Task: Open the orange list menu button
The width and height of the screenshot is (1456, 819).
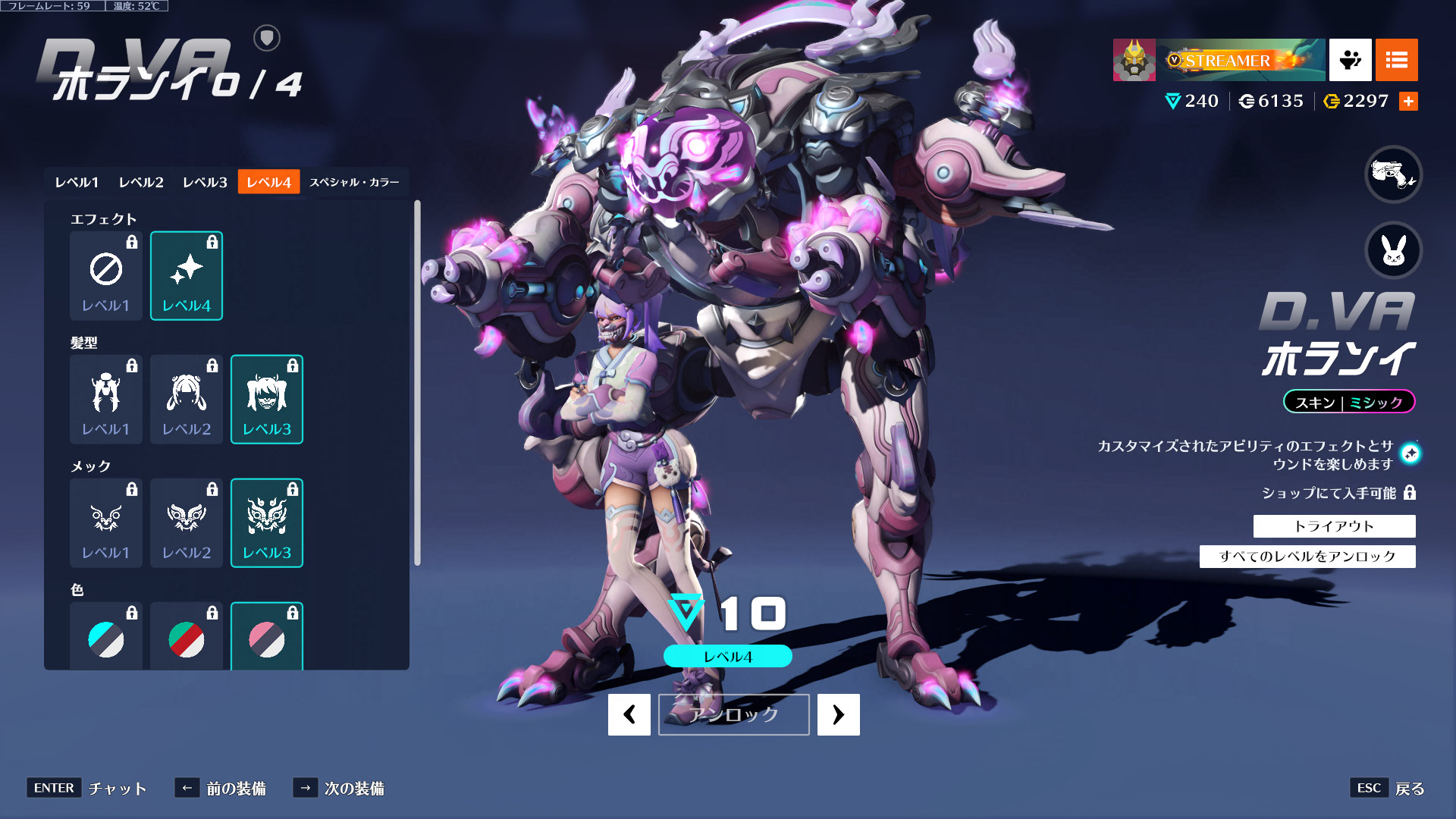Action: click(1396, 60)
